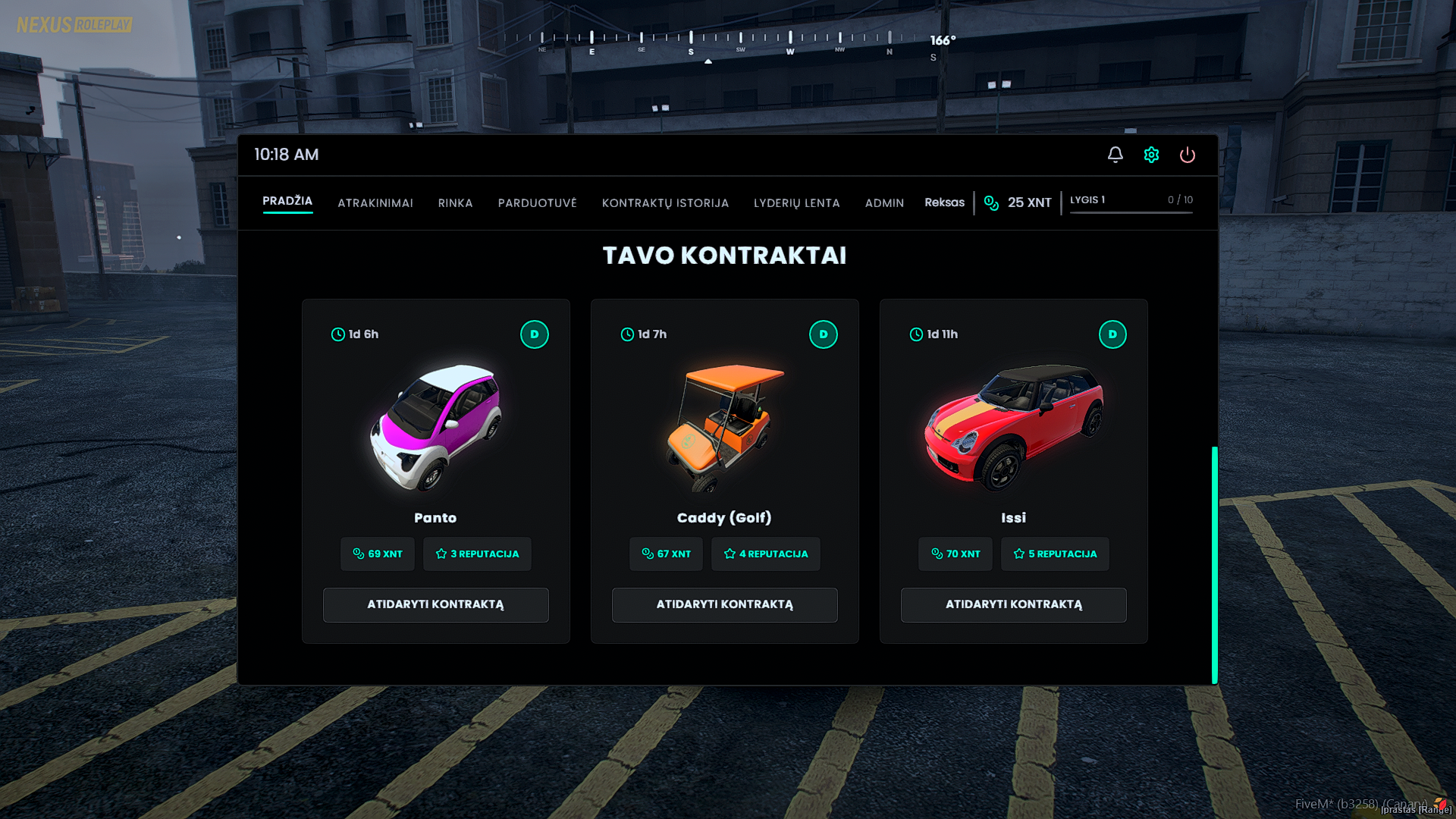
Task: Open the Panto contract
Action: (x=435, y=604)
